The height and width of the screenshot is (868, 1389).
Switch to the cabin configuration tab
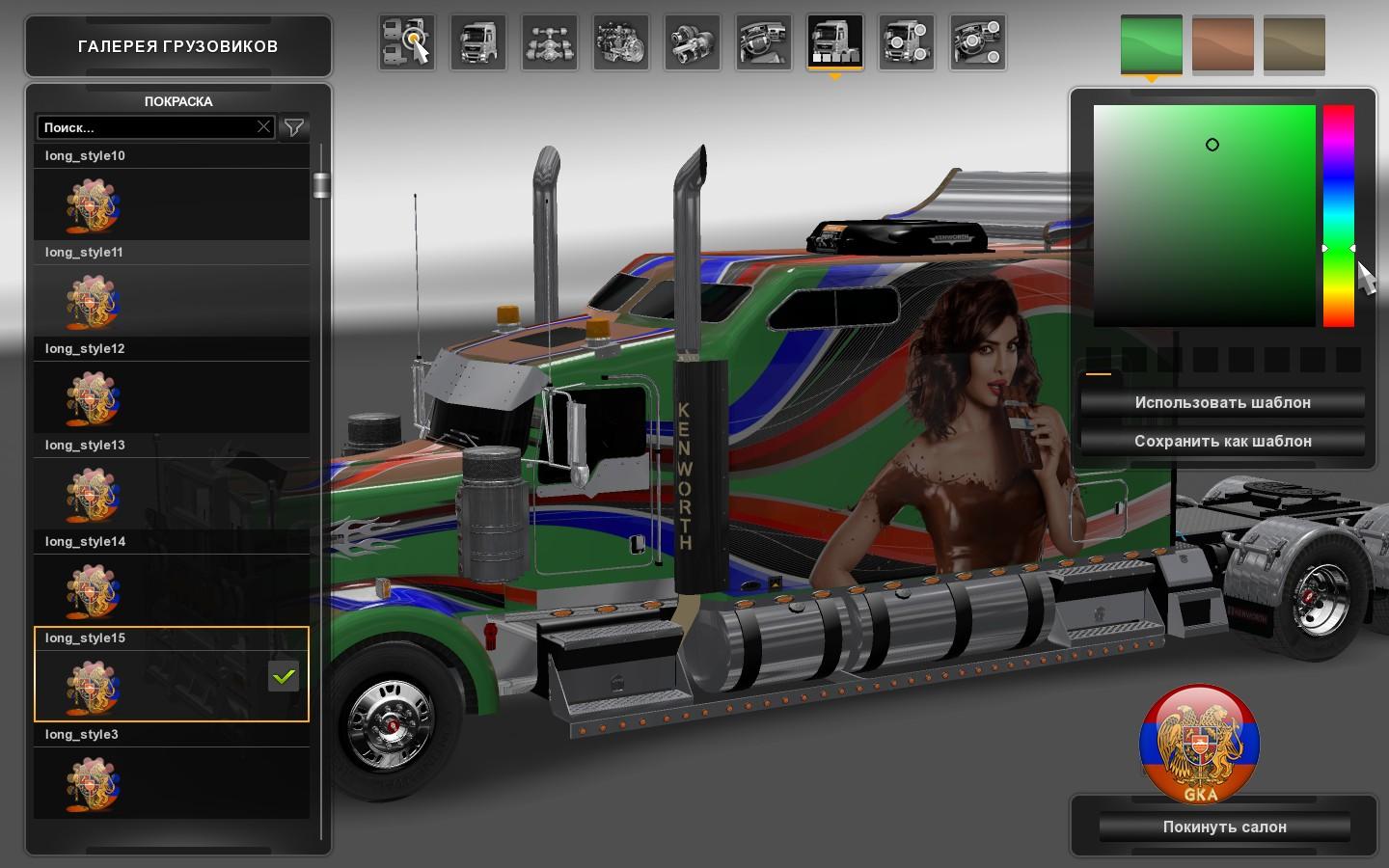click(477, 42)
